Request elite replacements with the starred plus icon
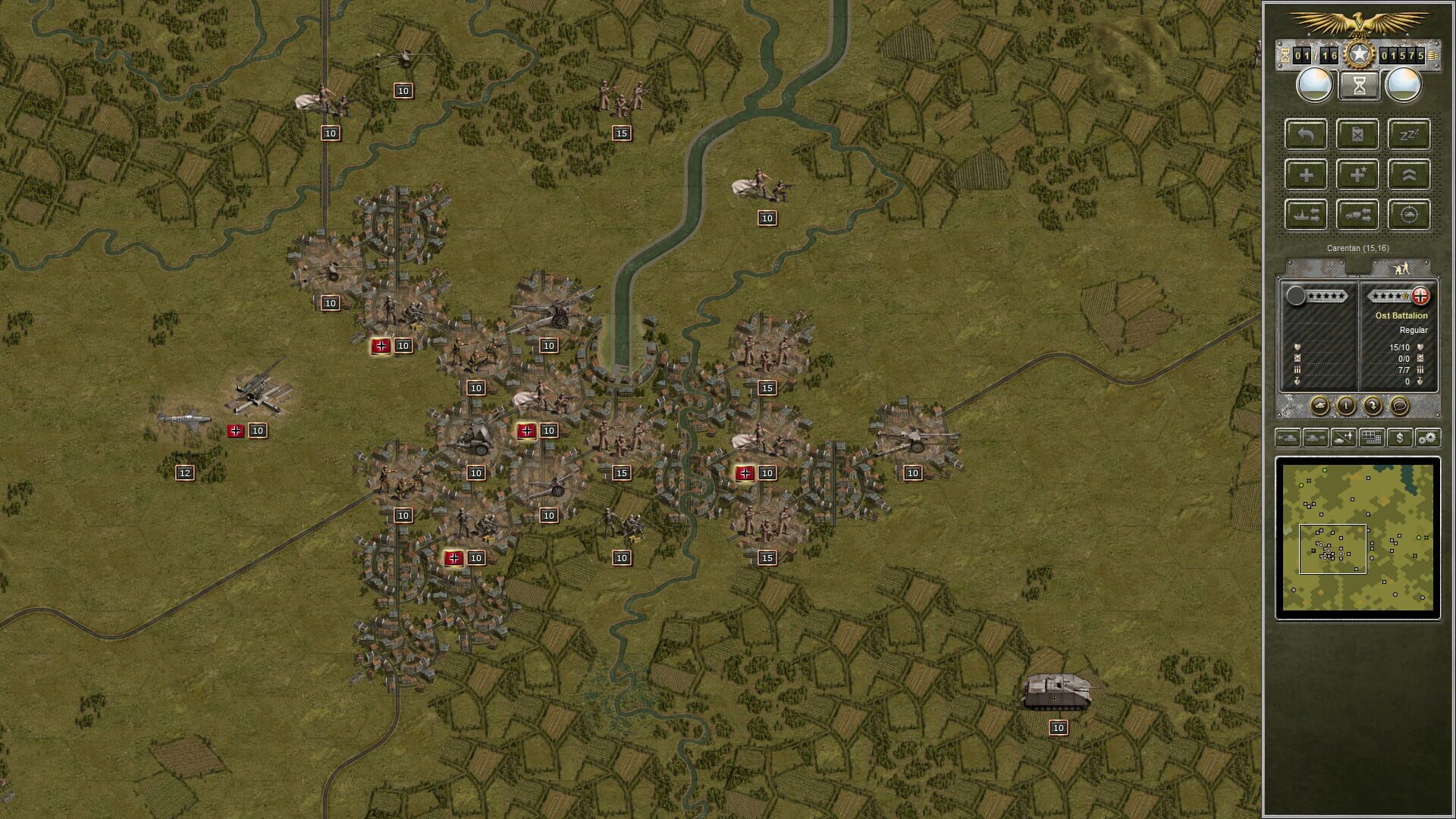This screenshot has height=819, width=1456. pos(1357,174)
